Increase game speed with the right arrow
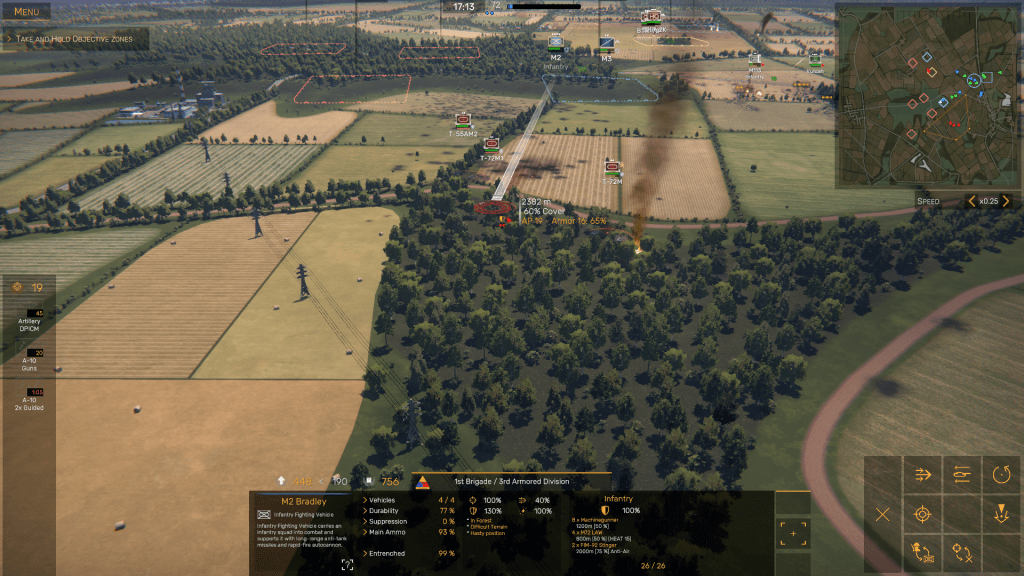The width and height of the screenshot is (1024, 576). tap(1006, 201)
